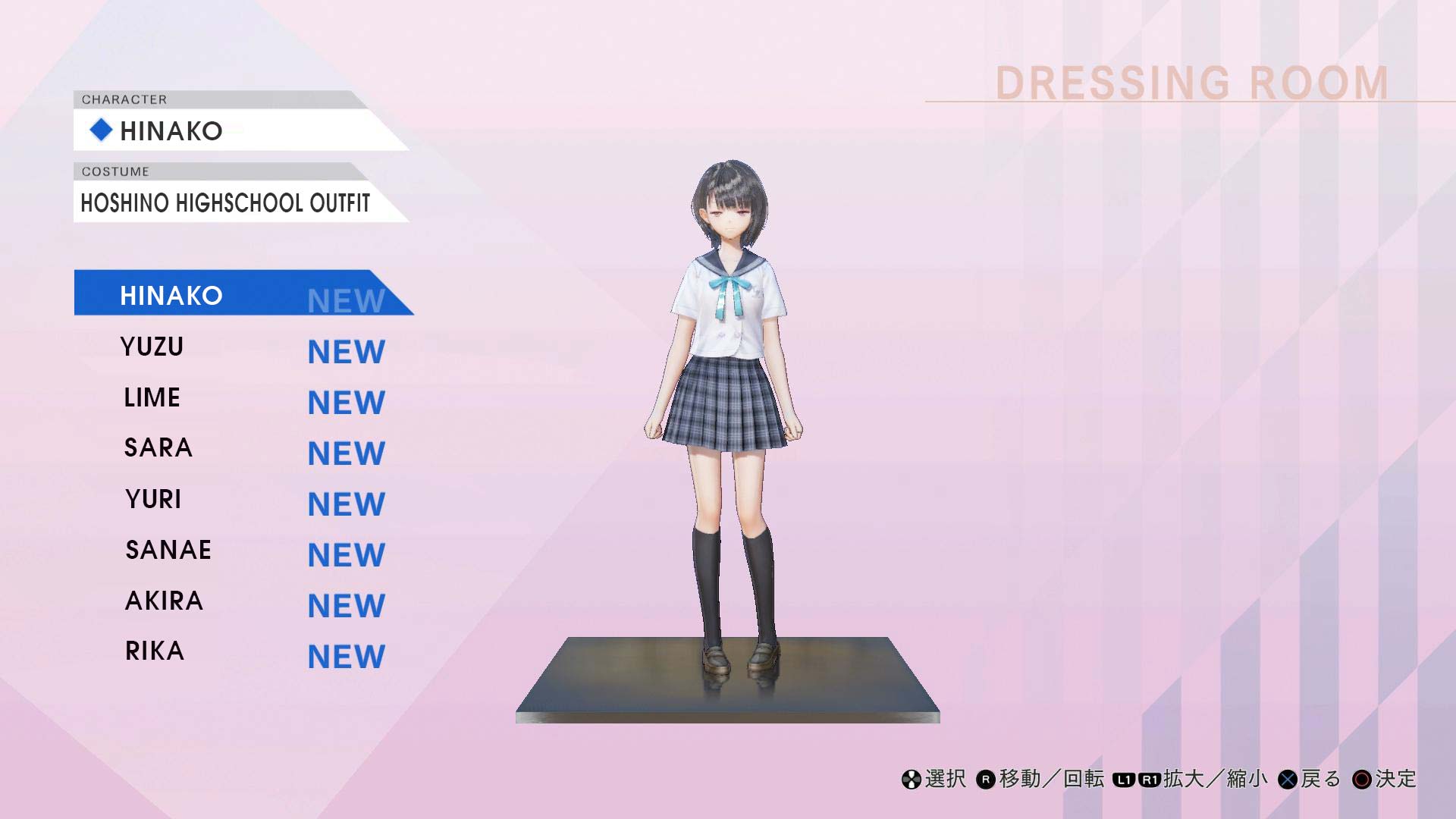
Task: Pick Akira in the character list
Action: (x=165, y=601)
